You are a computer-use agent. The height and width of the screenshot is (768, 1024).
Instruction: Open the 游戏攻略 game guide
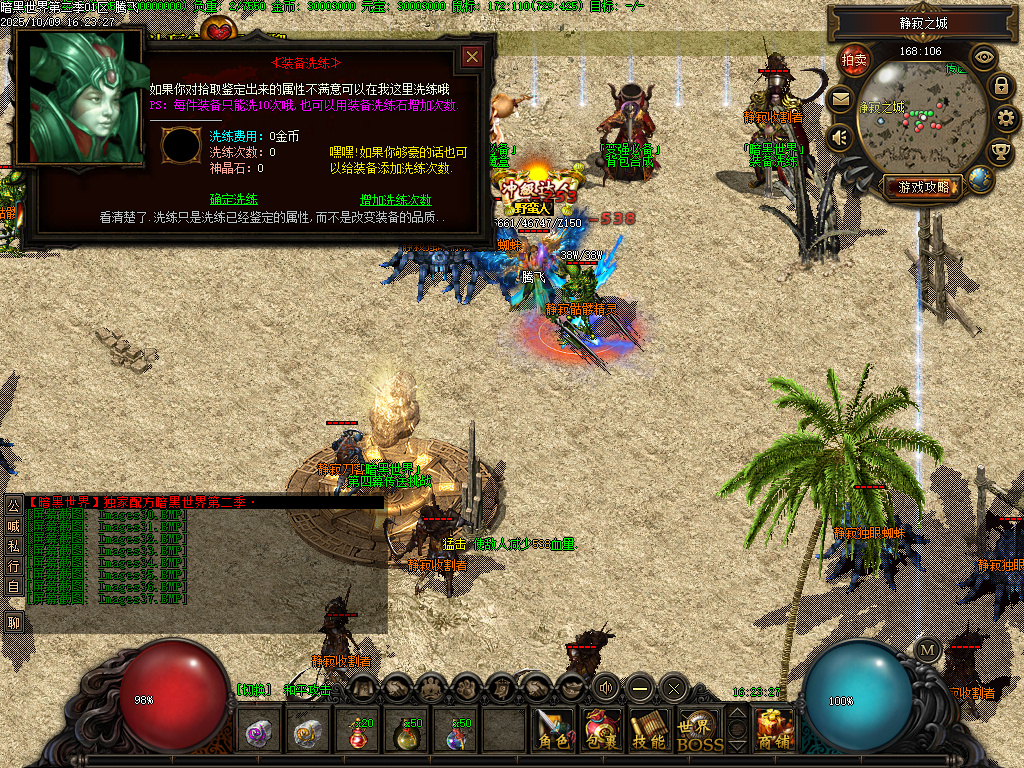pyautogui.click(x=922, y=186)
